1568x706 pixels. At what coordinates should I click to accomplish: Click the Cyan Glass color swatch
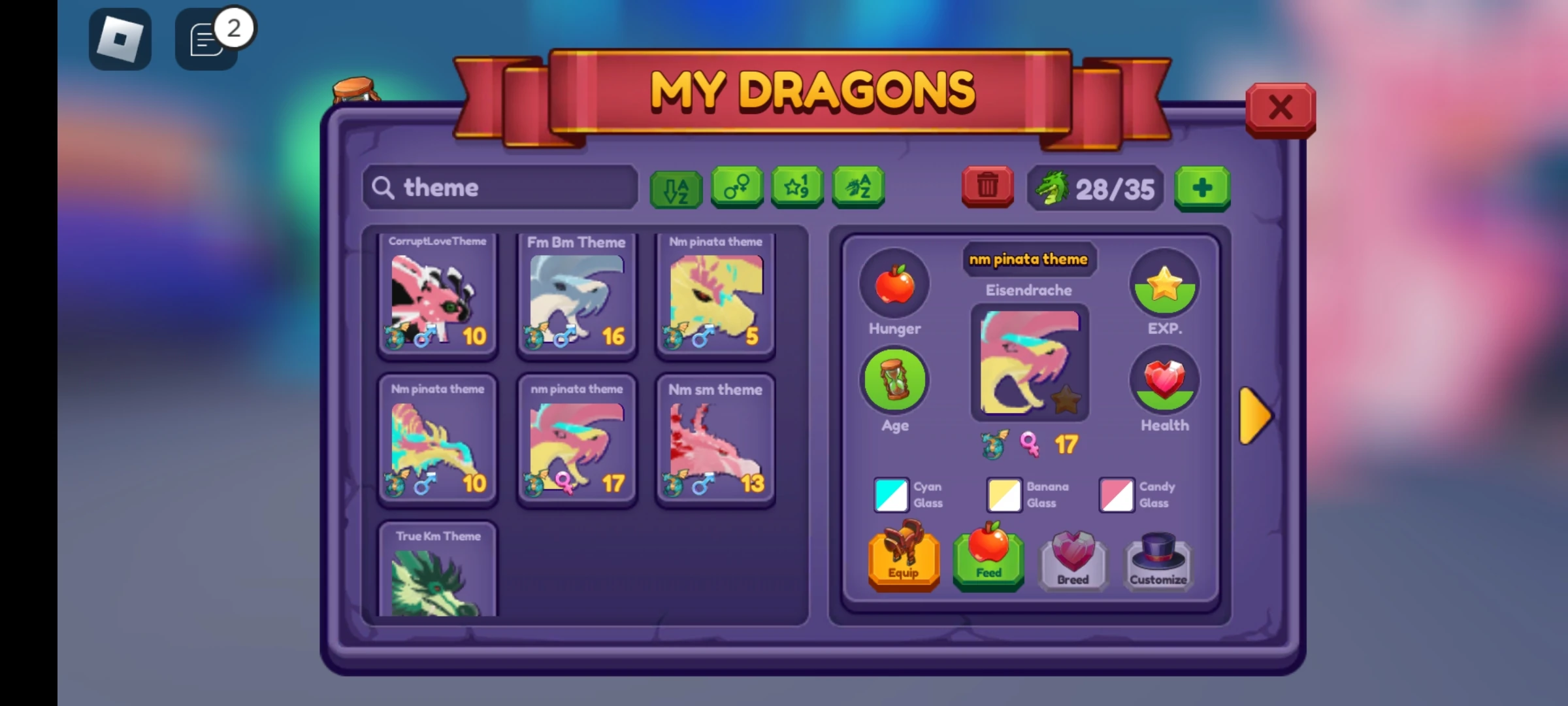[x=890, y=495]
